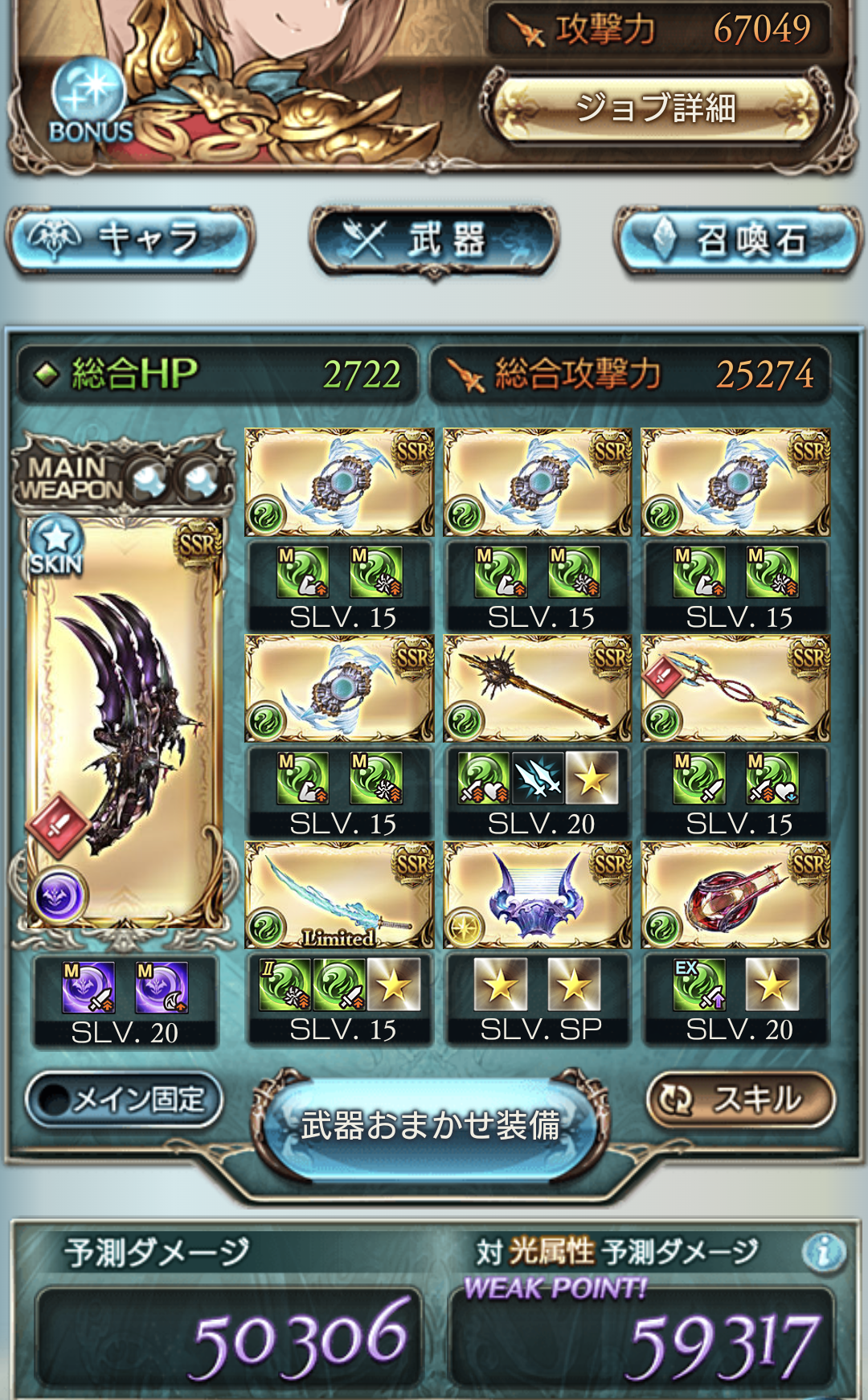
Task: Select the dark claw main weapon slot
Action: (125, 723)
